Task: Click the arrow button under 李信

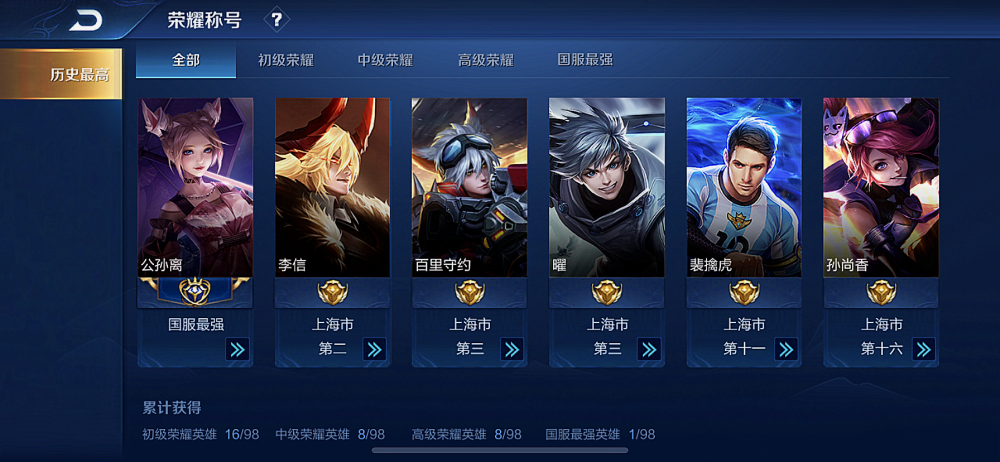Action: pos(374,349)
